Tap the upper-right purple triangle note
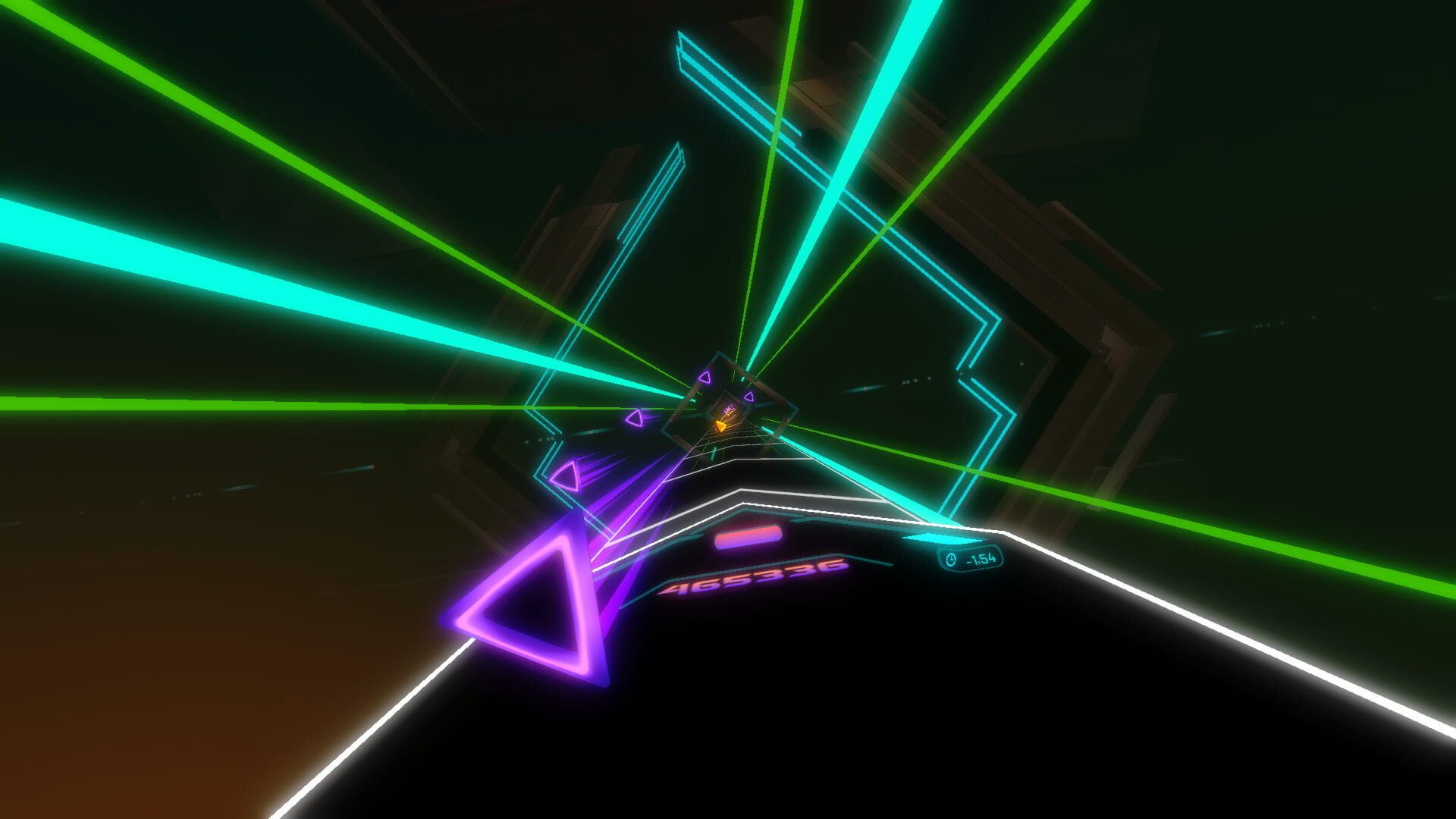Viewport: 1456px width, 819px height. click(704, 377)
